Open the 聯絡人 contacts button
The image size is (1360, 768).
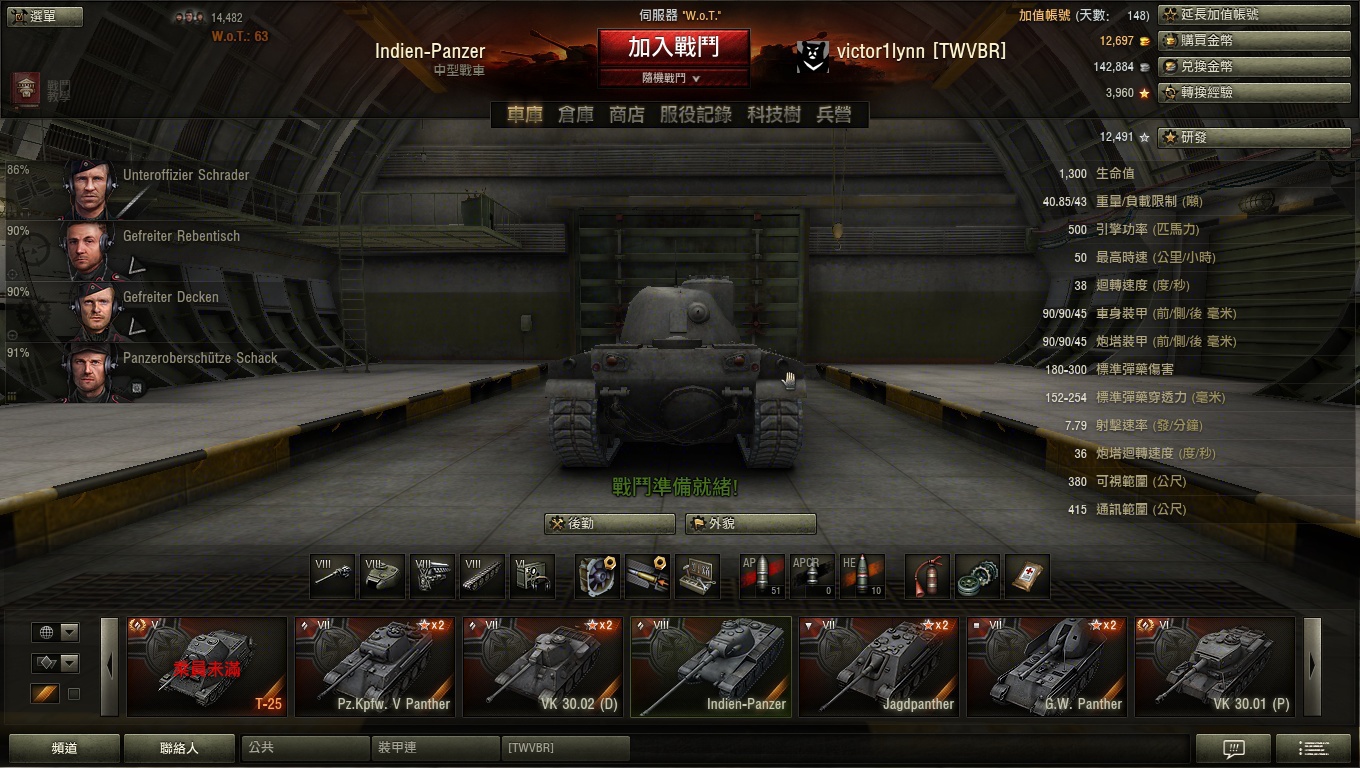tap(179, 748)
